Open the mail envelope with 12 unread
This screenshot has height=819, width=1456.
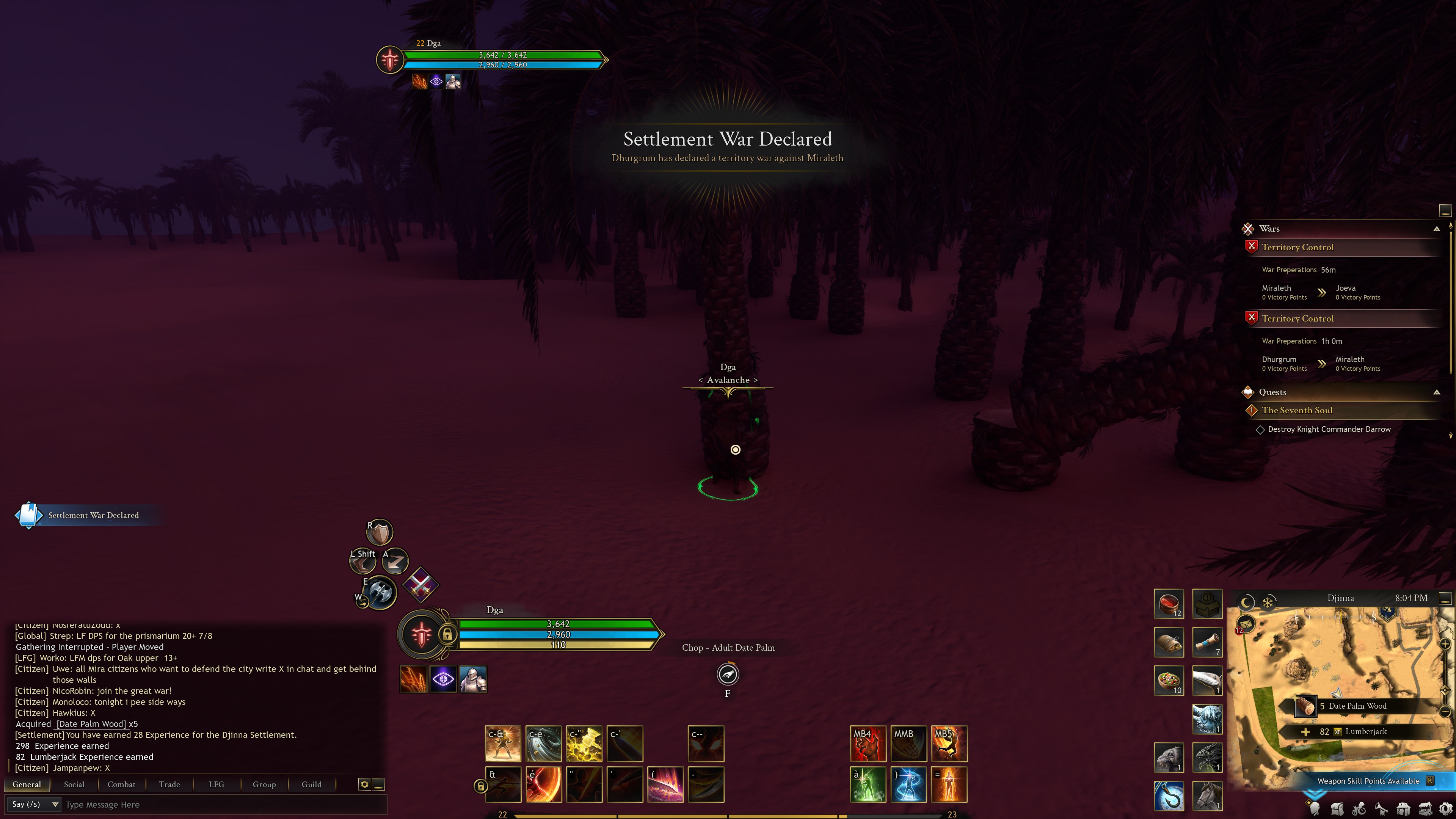1246,624
